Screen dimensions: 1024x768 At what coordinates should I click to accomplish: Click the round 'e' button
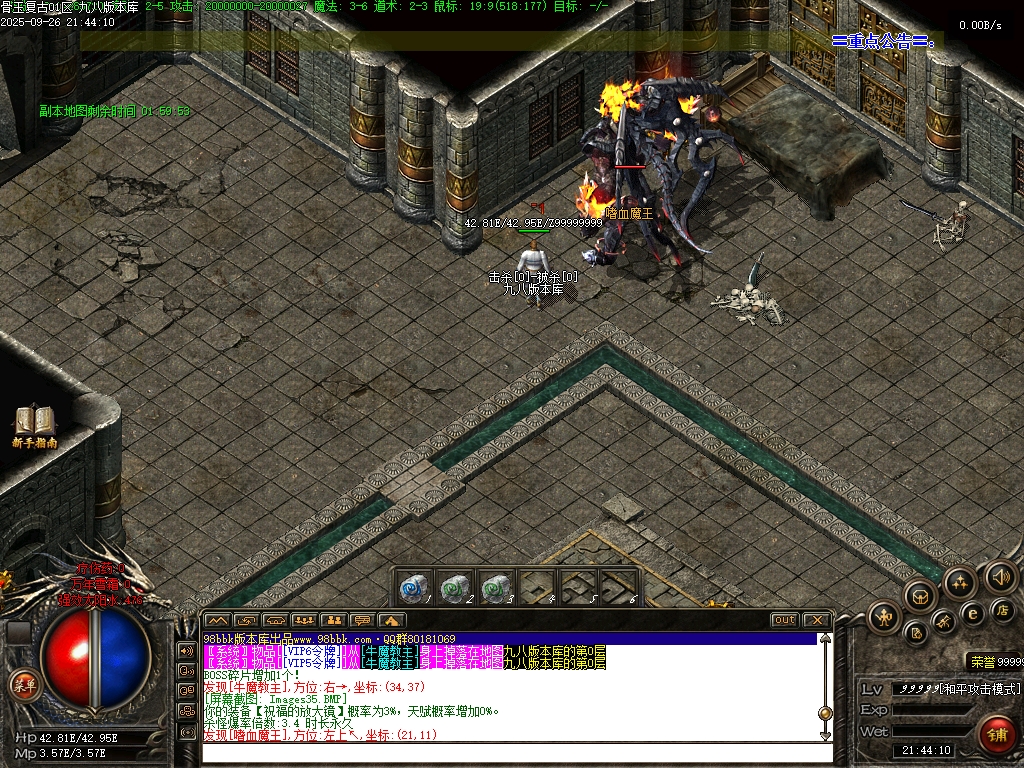coord(972,613)
